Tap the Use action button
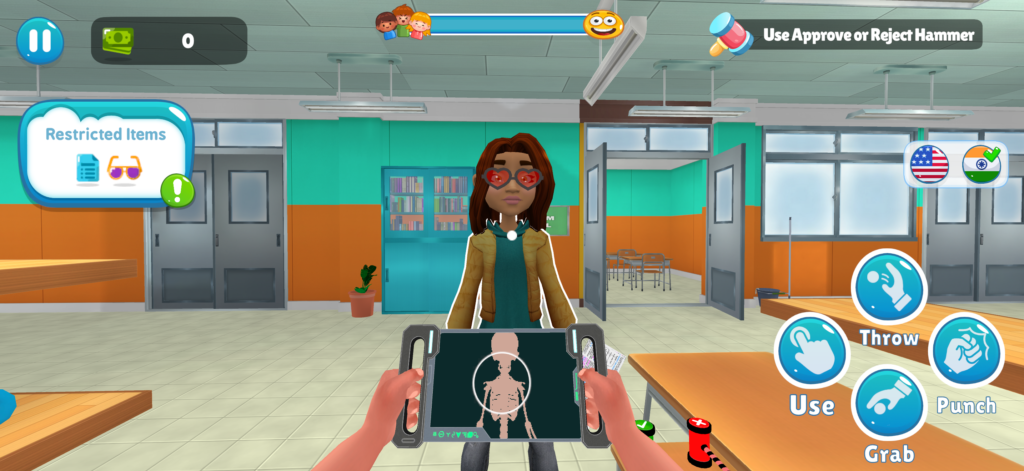The width and height of the screenshot is (1024, 471). coord(811,352)
